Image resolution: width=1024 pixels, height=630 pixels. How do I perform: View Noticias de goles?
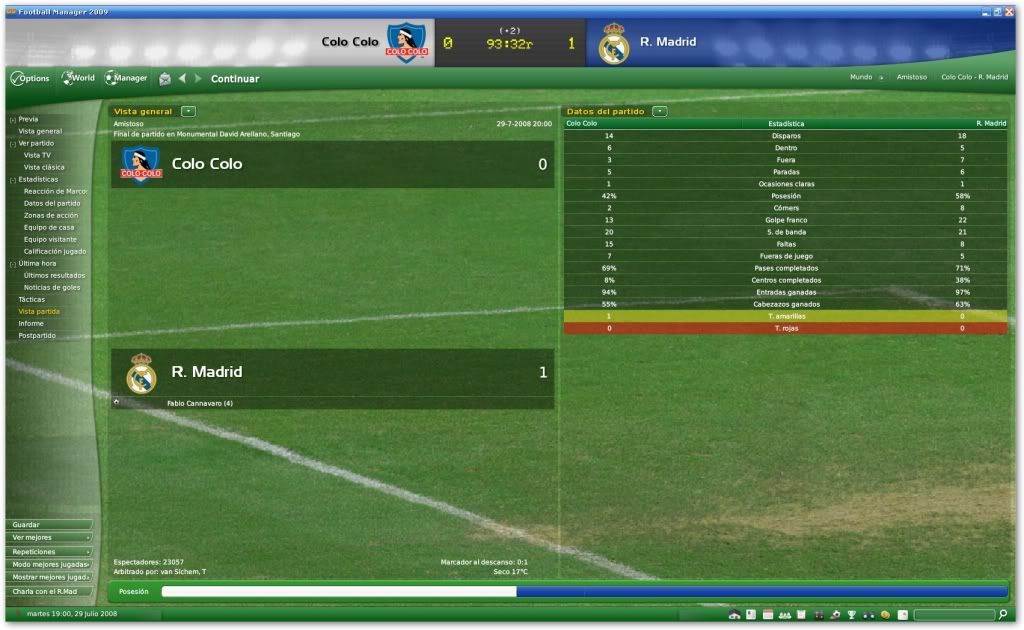tap(52, 287)
